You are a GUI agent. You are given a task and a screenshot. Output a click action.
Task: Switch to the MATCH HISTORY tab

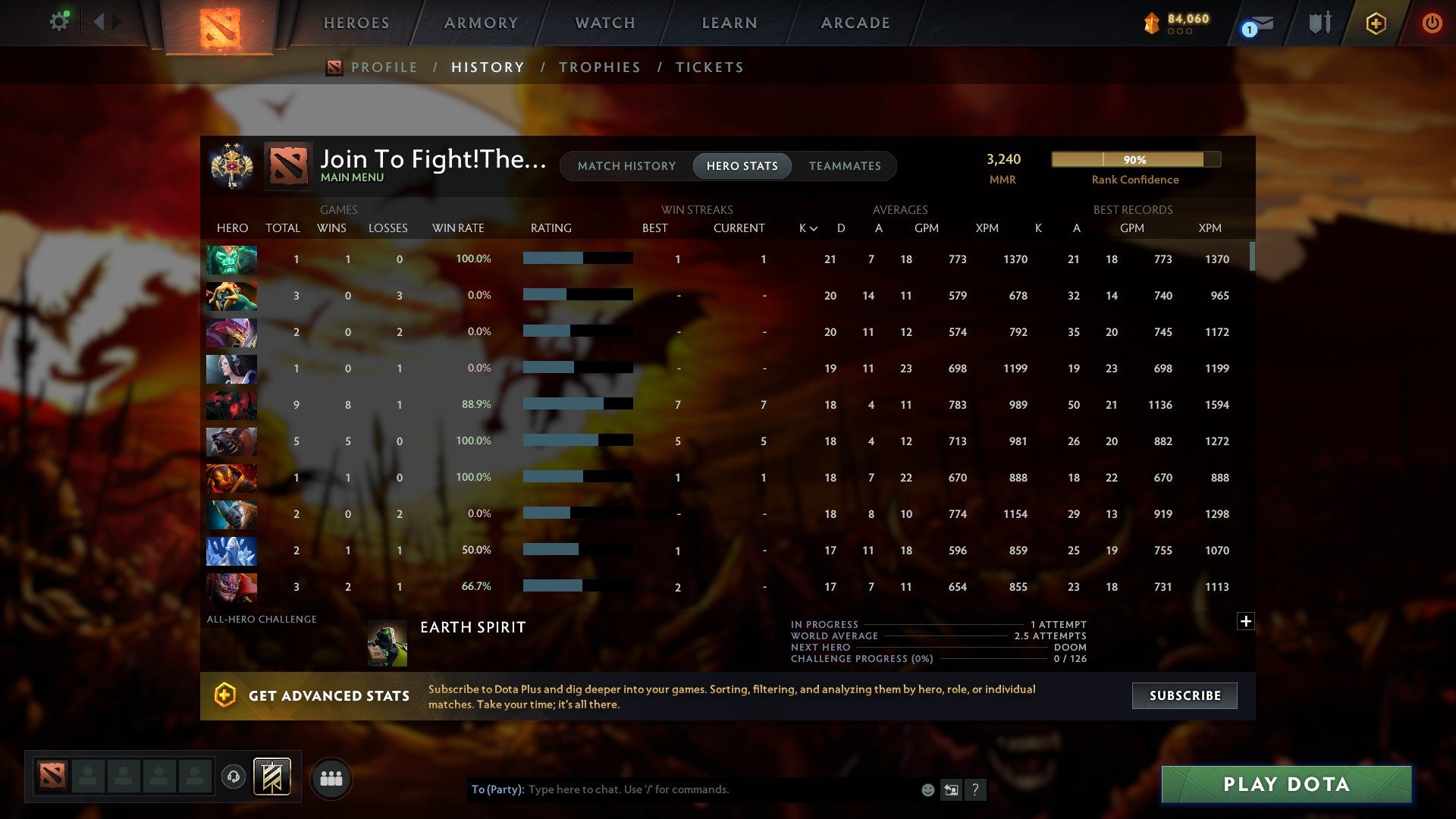pyautogui.click(x=626, y=165)
